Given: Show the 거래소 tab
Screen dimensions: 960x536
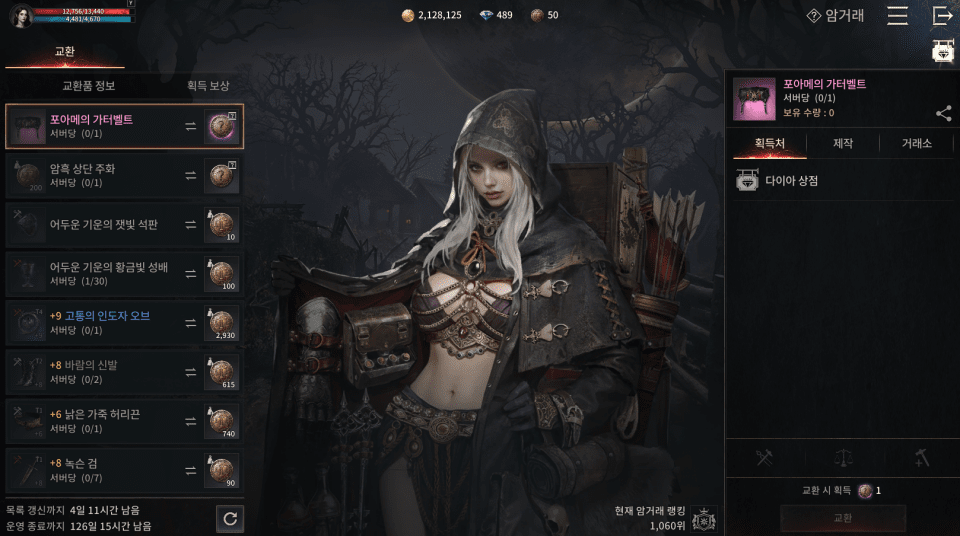Looking at the screenshot, I should (x=917, y=144).
